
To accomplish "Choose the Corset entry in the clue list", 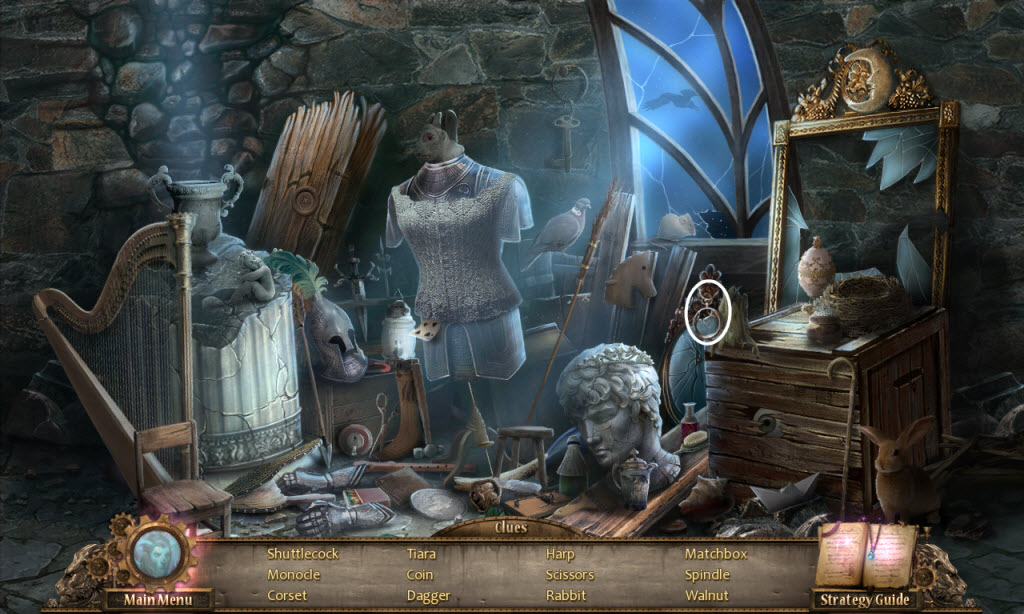I will click(288, 596).
